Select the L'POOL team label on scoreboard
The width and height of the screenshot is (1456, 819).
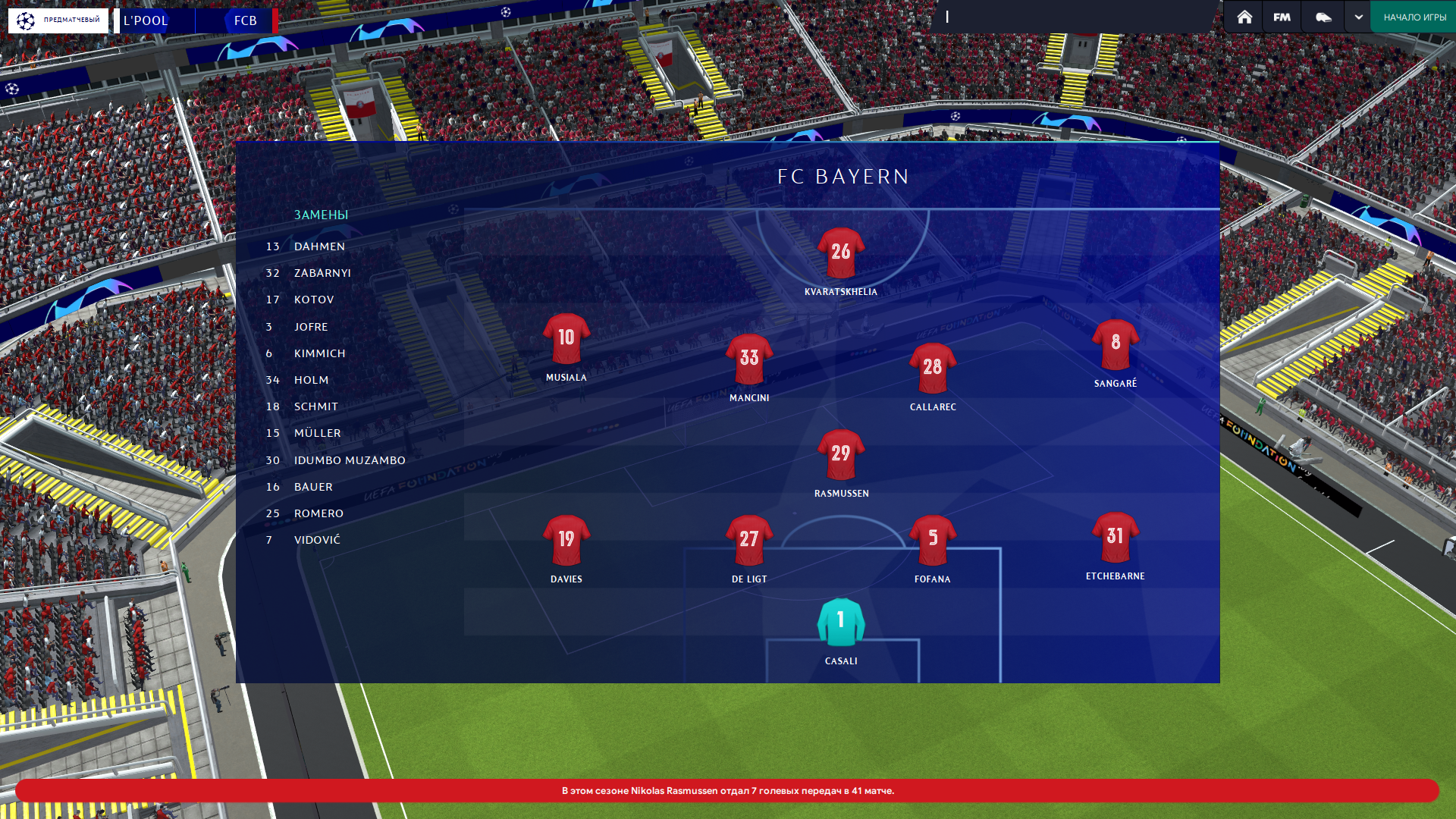pyautogui.click(x=146, y=20)
